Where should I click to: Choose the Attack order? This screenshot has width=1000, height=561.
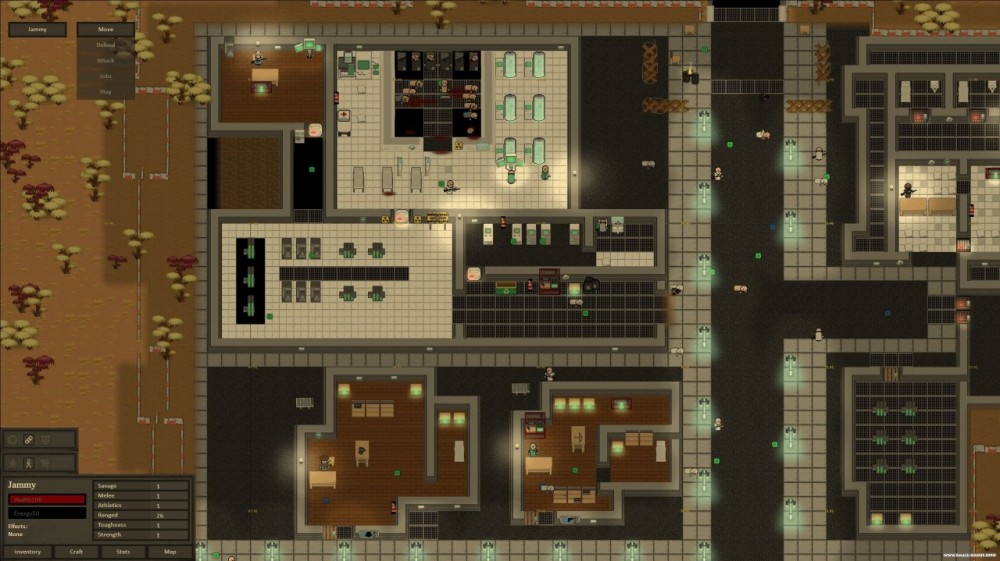tap(105, 60)
